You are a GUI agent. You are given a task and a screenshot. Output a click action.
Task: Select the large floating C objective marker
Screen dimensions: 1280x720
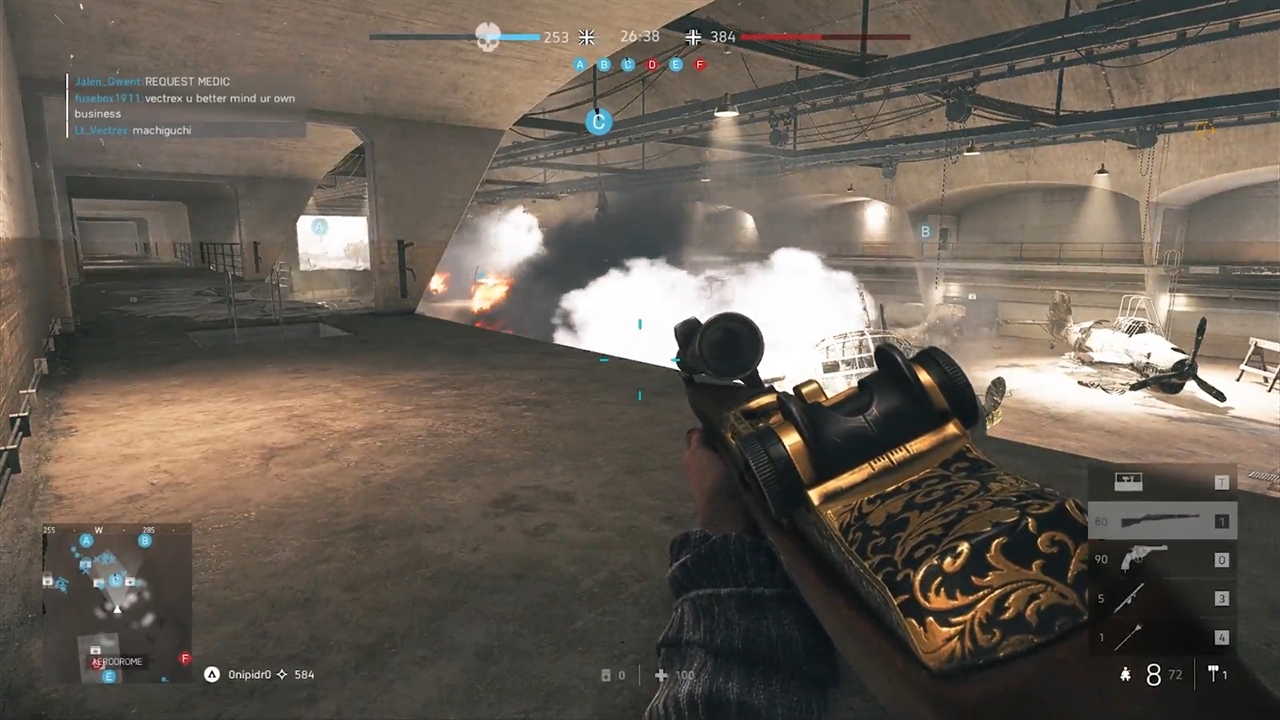click(598, 122)
